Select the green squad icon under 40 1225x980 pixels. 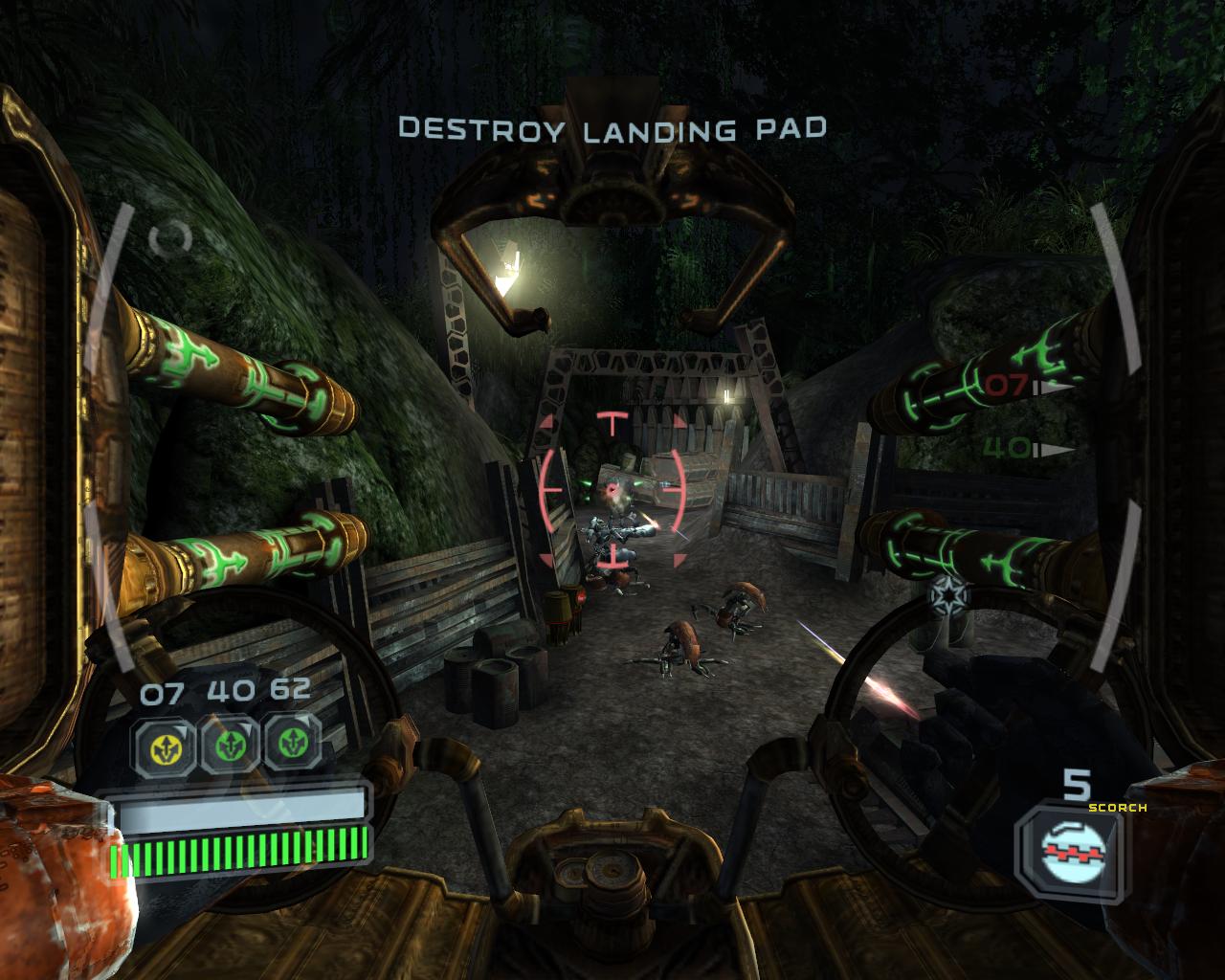(x=226, y=744)
